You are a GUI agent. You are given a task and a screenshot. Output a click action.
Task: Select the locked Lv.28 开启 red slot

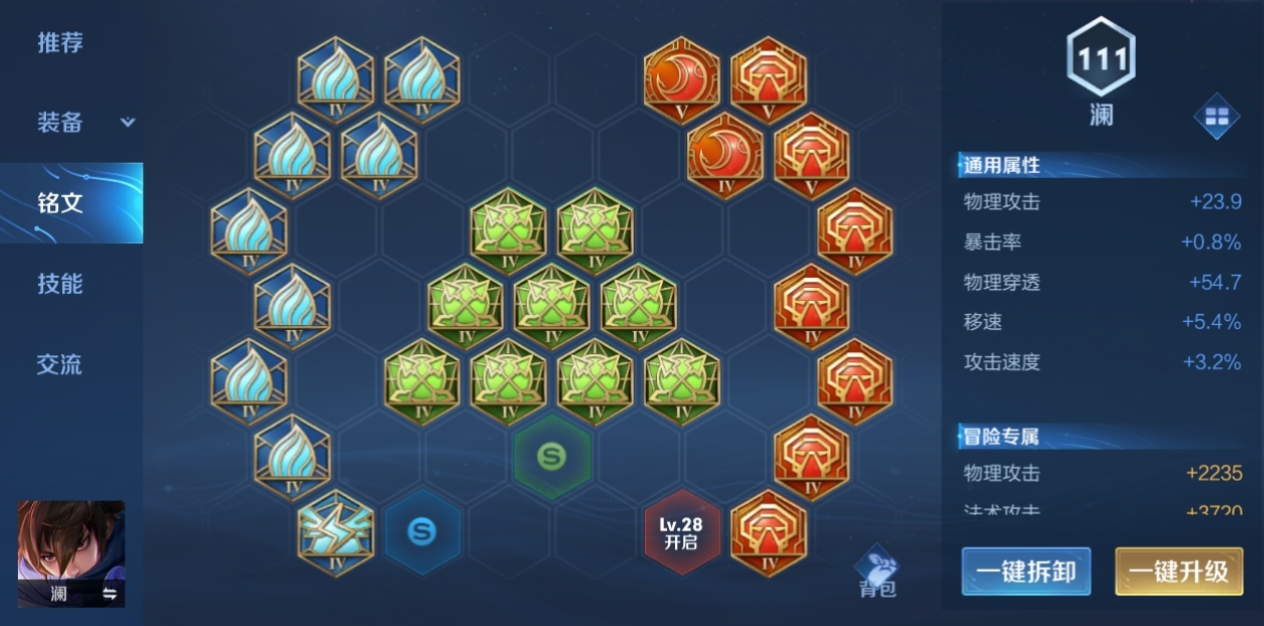click(x=681, y=532)
